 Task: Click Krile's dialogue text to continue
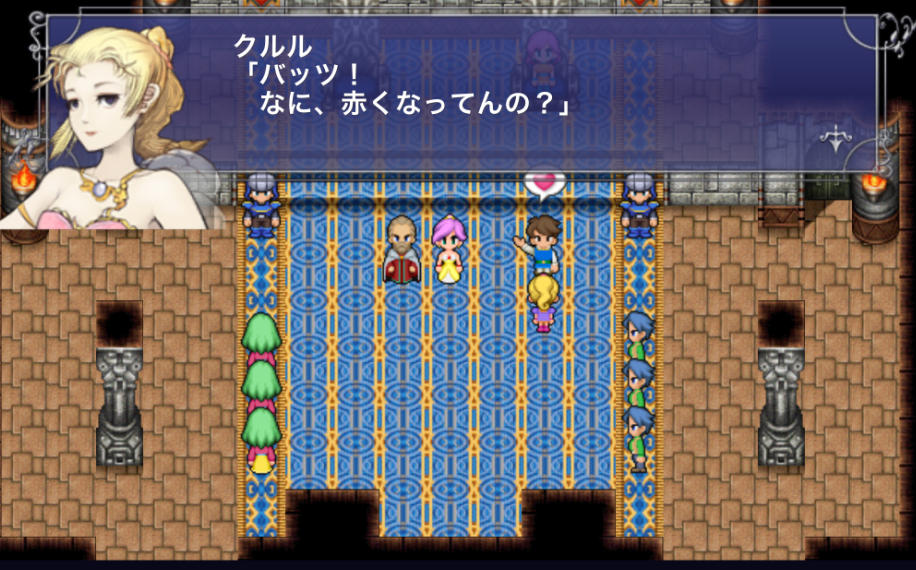click(412, 88)
